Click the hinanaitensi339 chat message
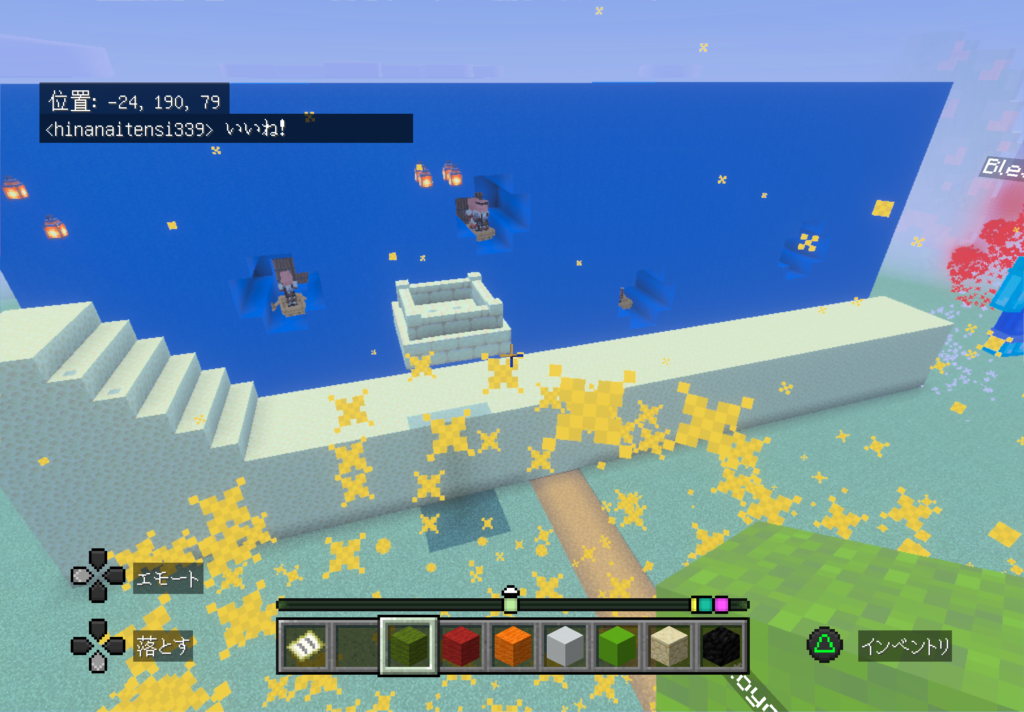The height and width of the screenshot is (712, 1024). pyautogui.click(x=226, y=129)
